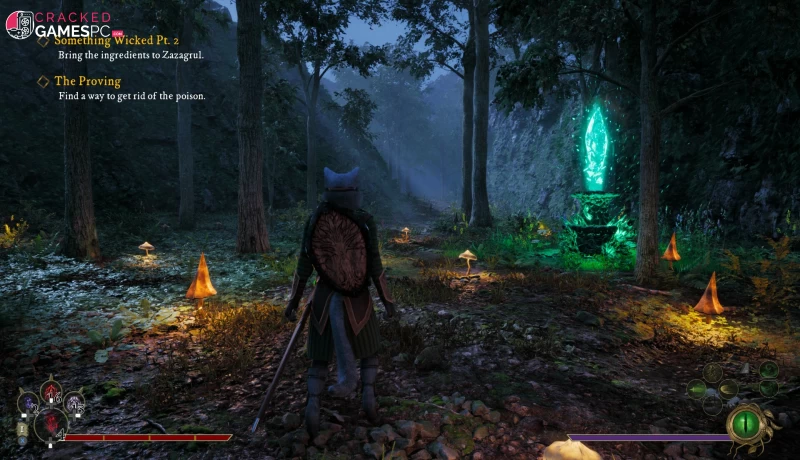Trigger the yellow-green slash ability icon
Screen dimensions: 800x460
click(x=727, y=387)
